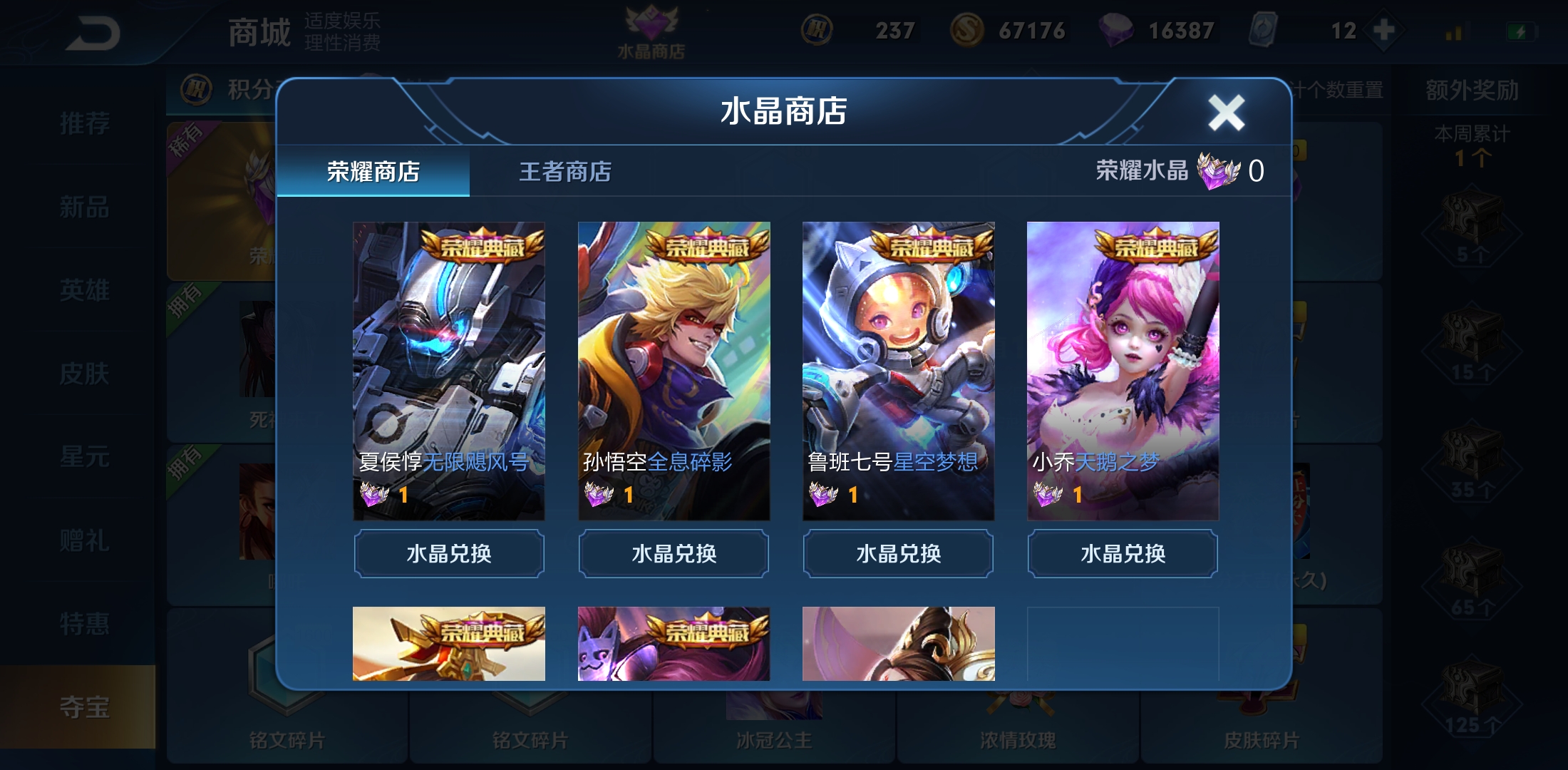1568x770 pixels.
Task: Select 新品 in the sidebar
Action: tap(86, 207)
